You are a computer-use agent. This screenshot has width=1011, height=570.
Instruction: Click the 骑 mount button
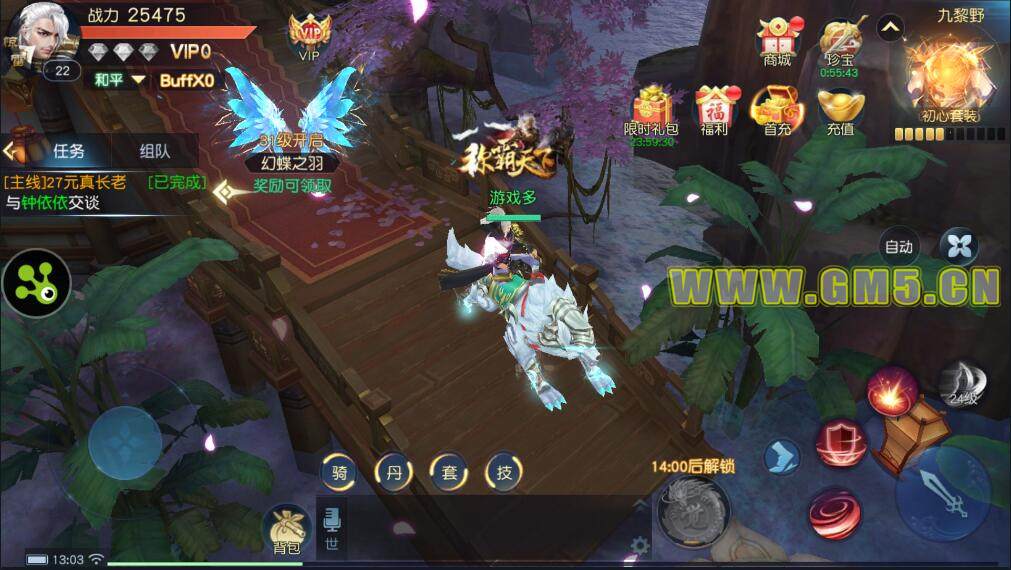pyautogui.click(x=340, y=473)
